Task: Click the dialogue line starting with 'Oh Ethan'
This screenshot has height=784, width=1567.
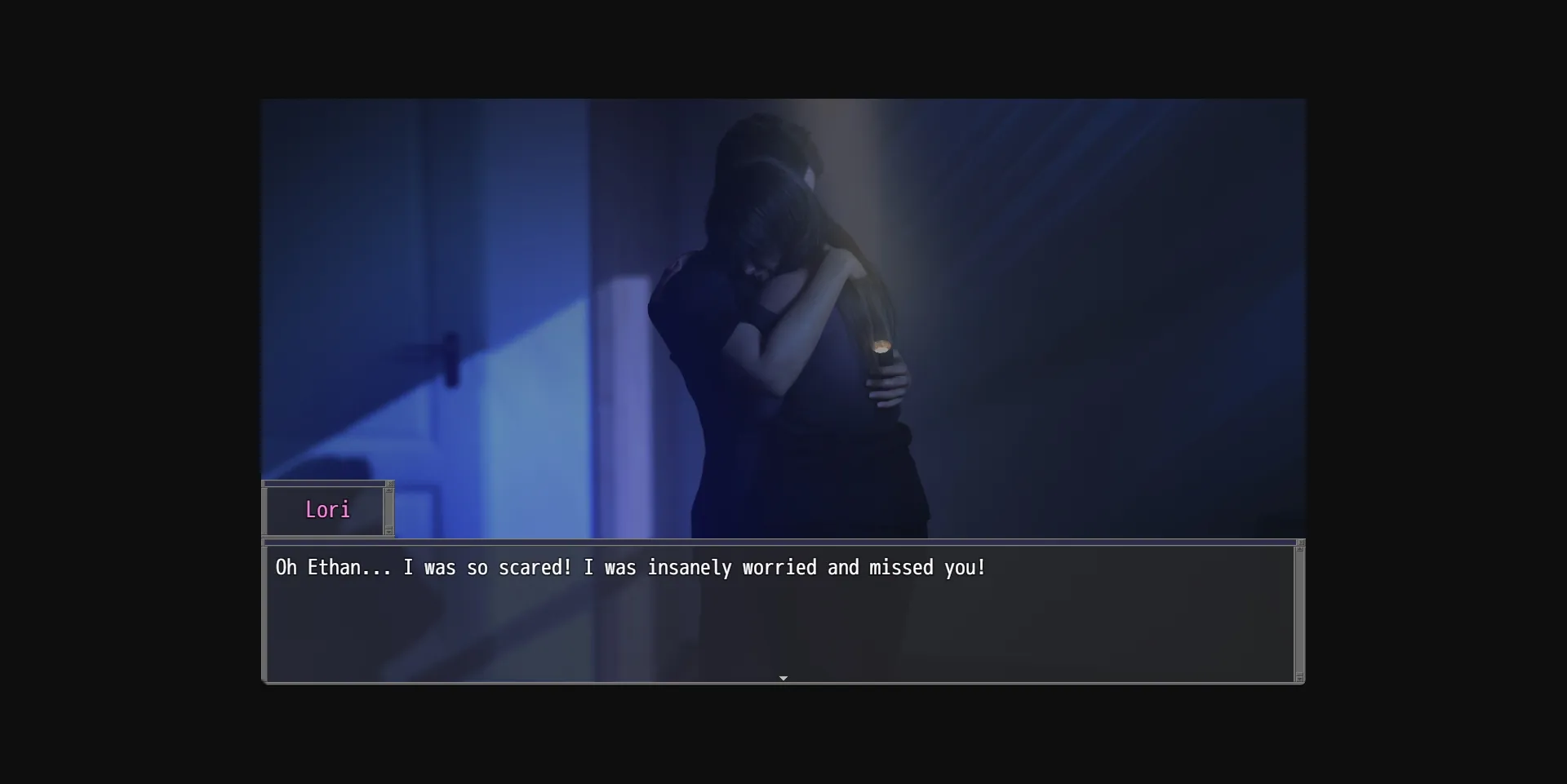Action: (x=628, y=568)
